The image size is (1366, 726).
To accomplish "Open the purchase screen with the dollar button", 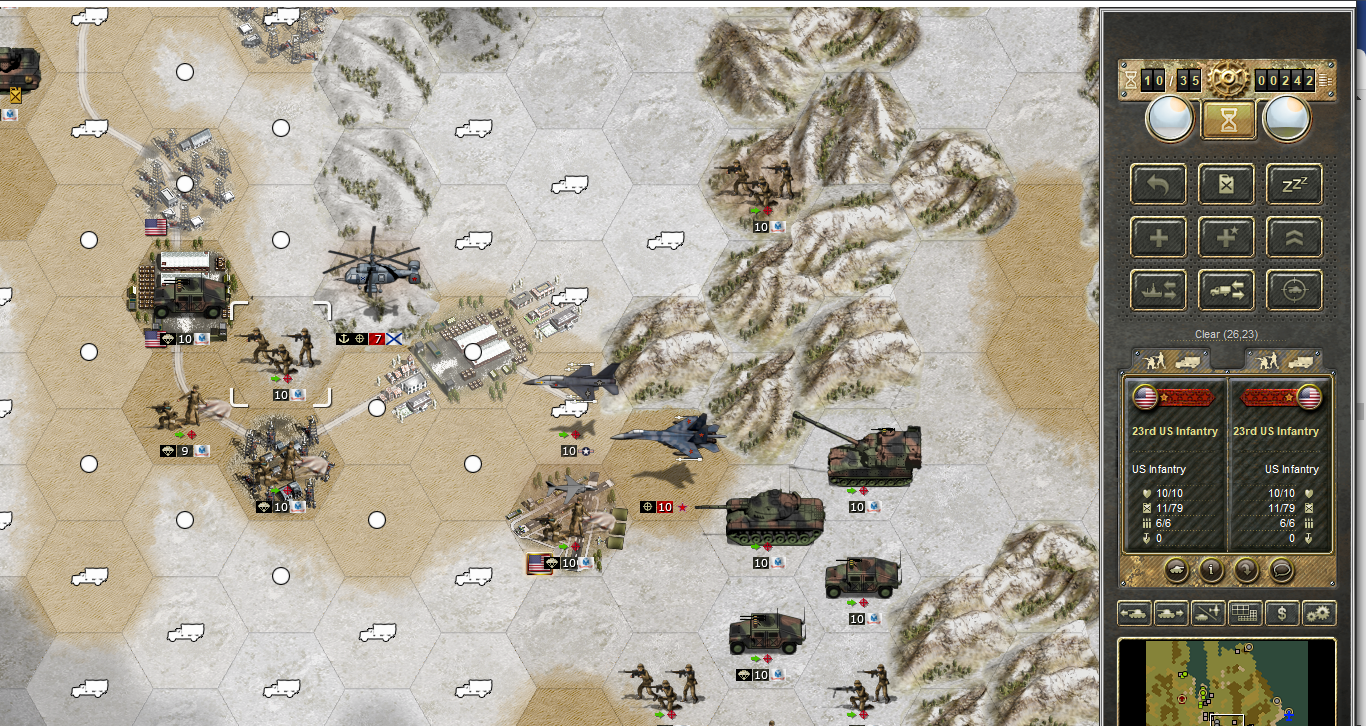I will (1281, 612).
